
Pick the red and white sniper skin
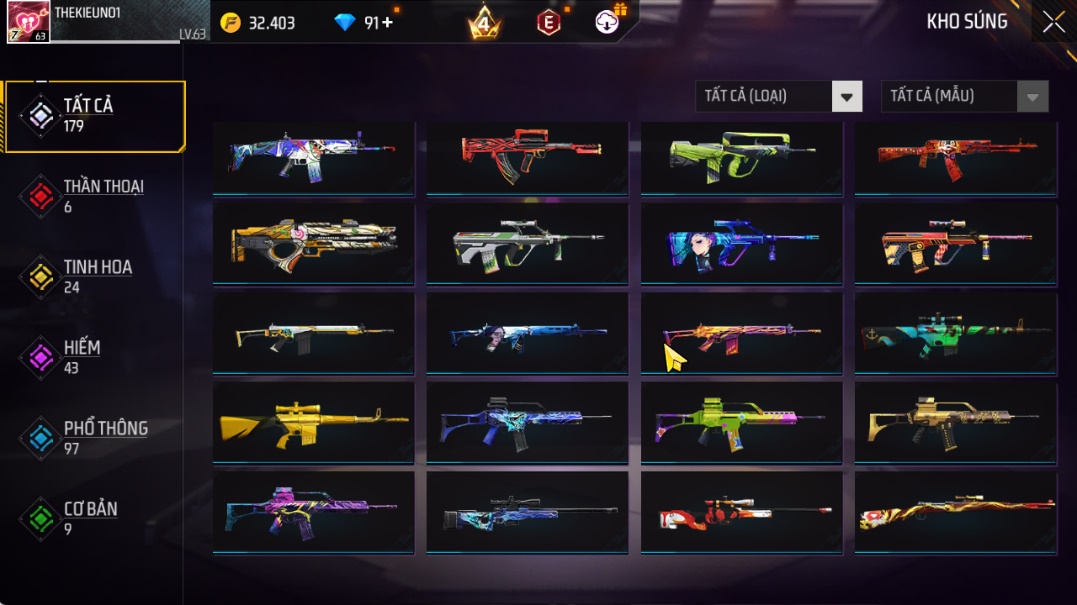coord(741,512)
